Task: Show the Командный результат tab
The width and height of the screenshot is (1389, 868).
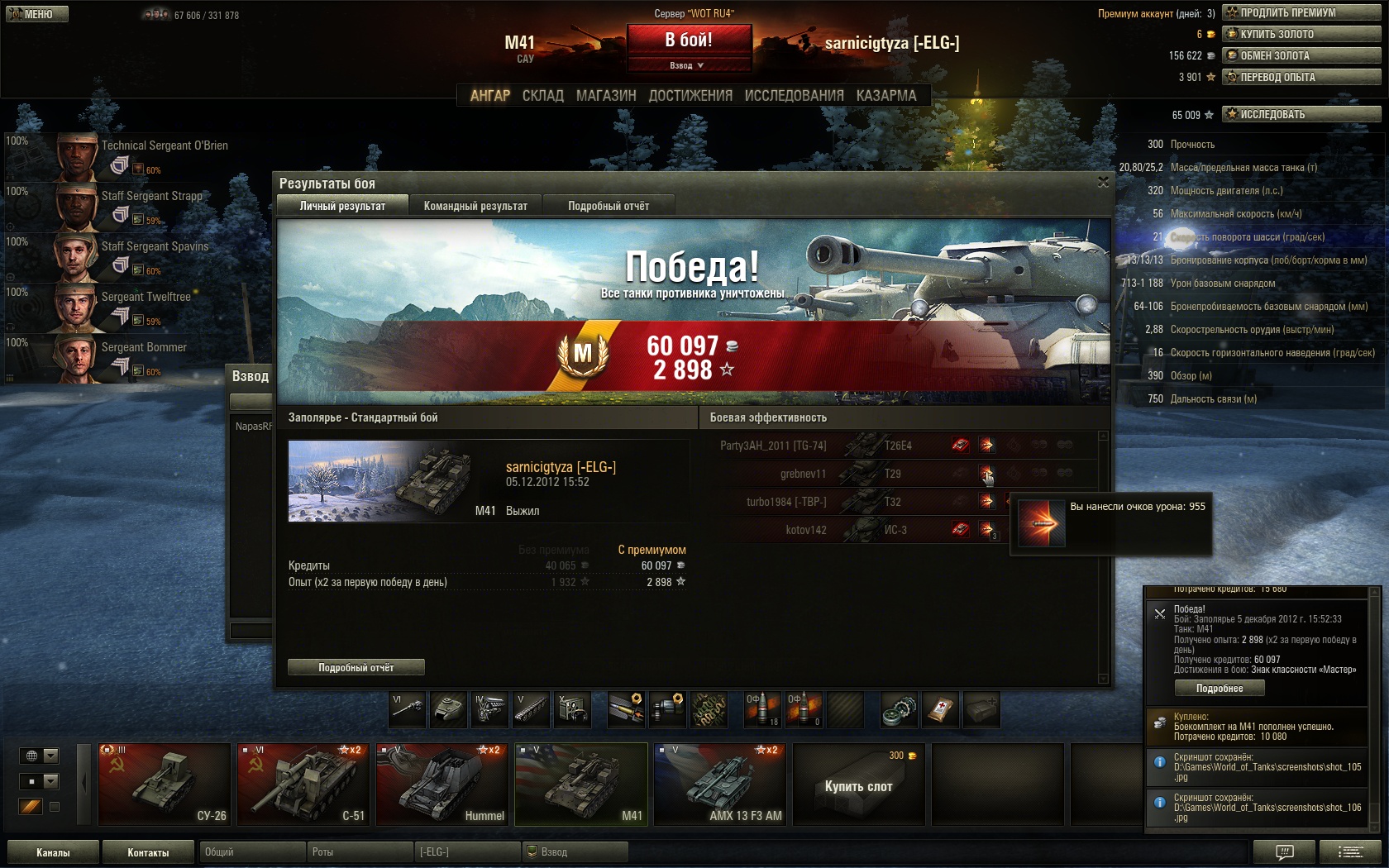Action: (475, 206)
